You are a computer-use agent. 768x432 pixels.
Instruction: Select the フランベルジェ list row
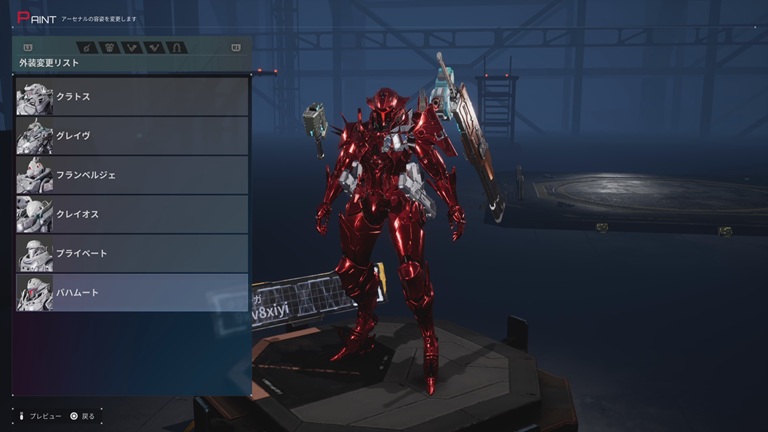point(132,175)
